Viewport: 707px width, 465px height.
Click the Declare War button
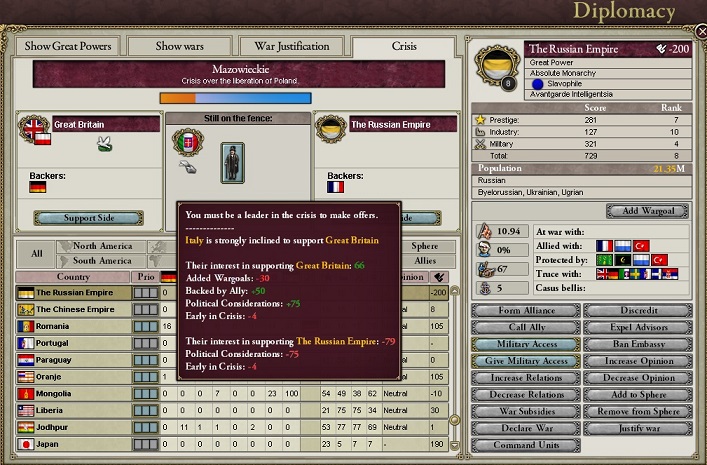tap(524, 429)
